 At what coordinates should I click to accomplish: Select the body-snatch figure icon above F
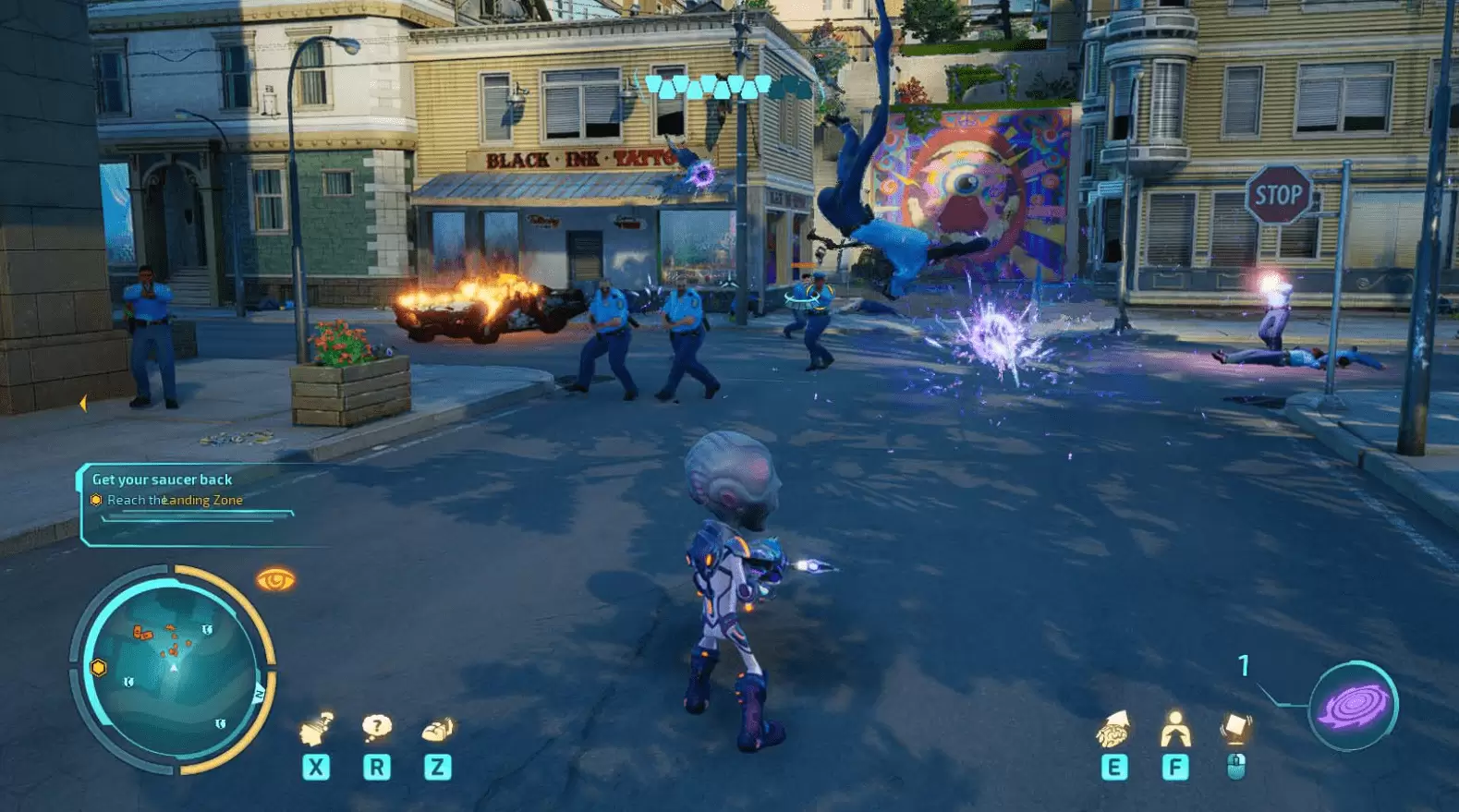[x=1174, y=729]
